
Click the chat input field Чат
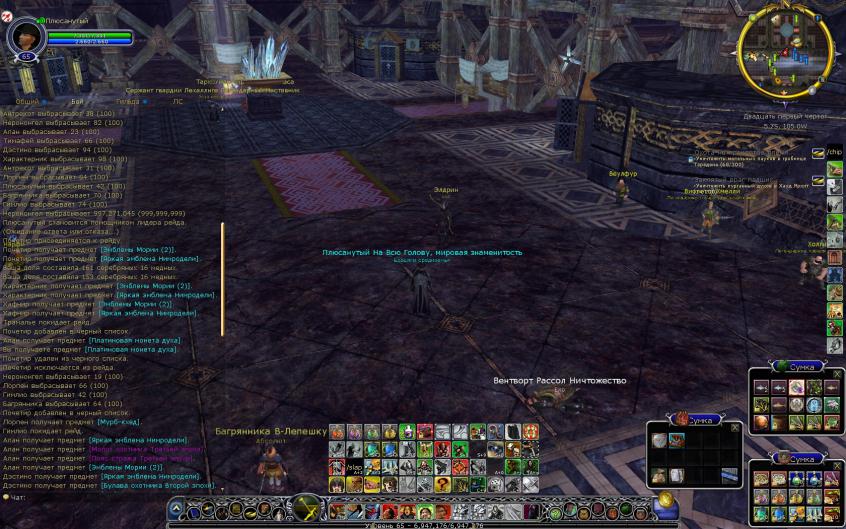point(80,497)
